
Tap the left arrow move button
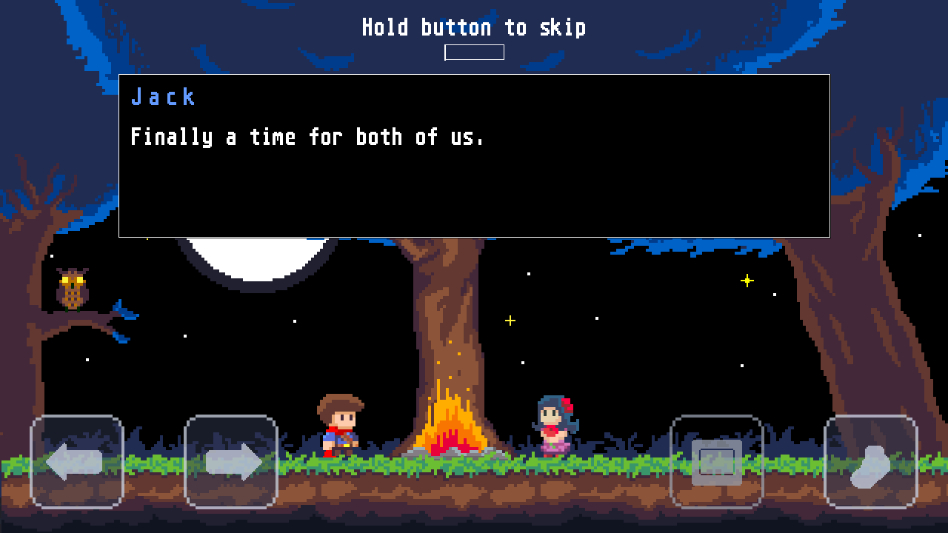coord(77,462)
